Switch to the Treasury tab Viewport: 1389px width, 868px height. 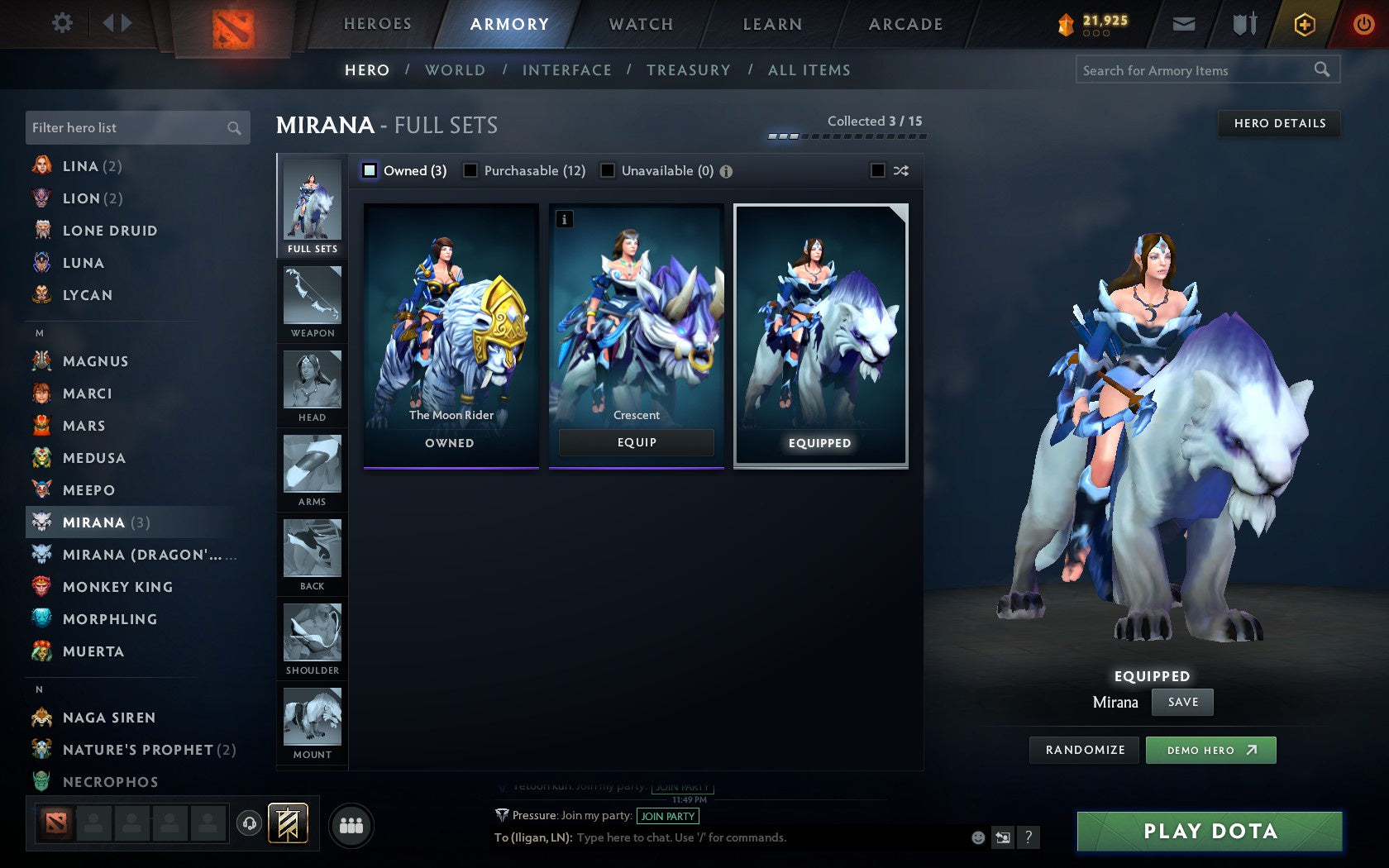[x=690, y=70]
